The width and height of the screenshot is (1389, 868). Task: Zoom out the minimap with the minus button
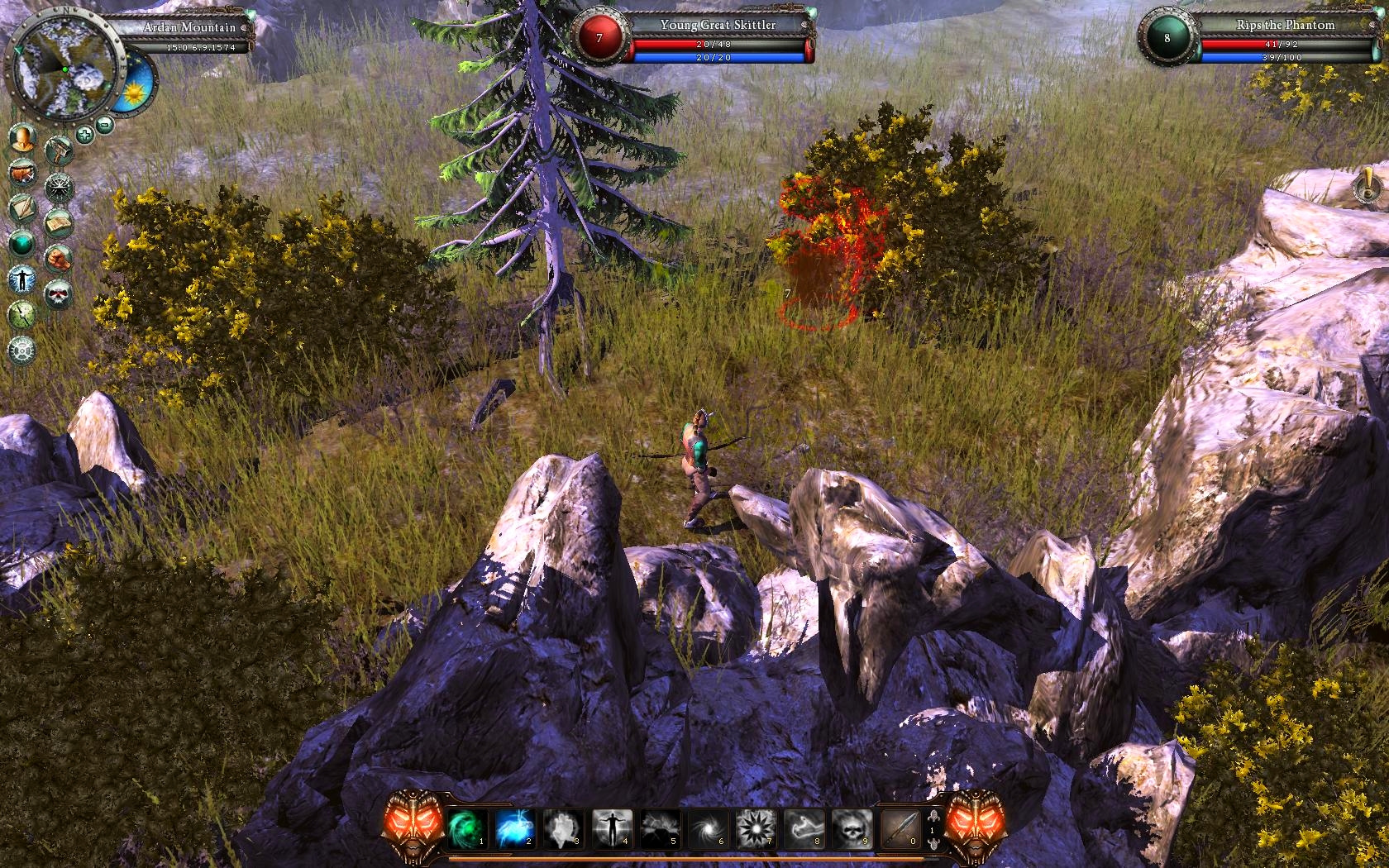(x=105, y=126)
